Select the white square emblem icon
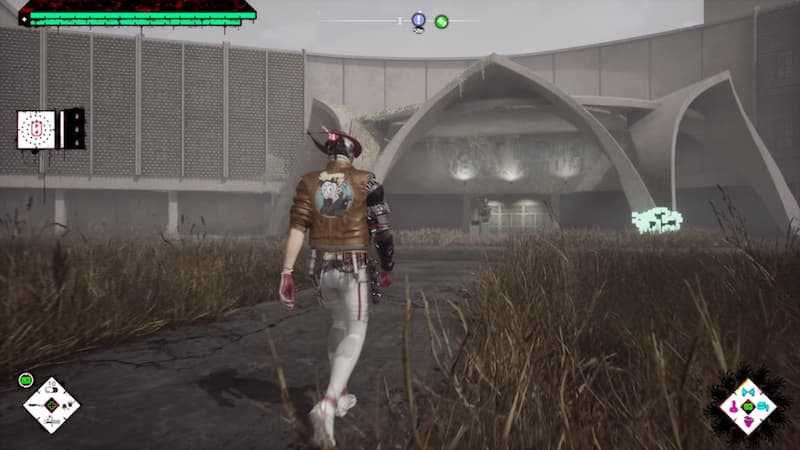 [x=36, y=130]
